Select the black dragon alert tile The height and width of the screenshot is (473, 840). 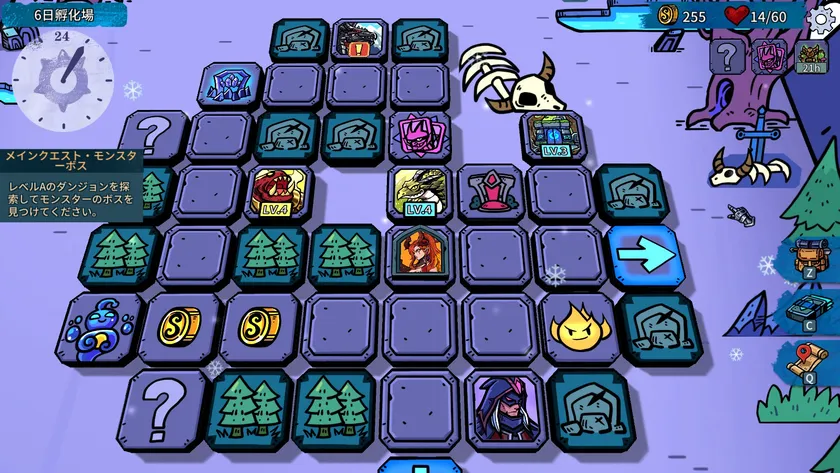click(358, 40)
